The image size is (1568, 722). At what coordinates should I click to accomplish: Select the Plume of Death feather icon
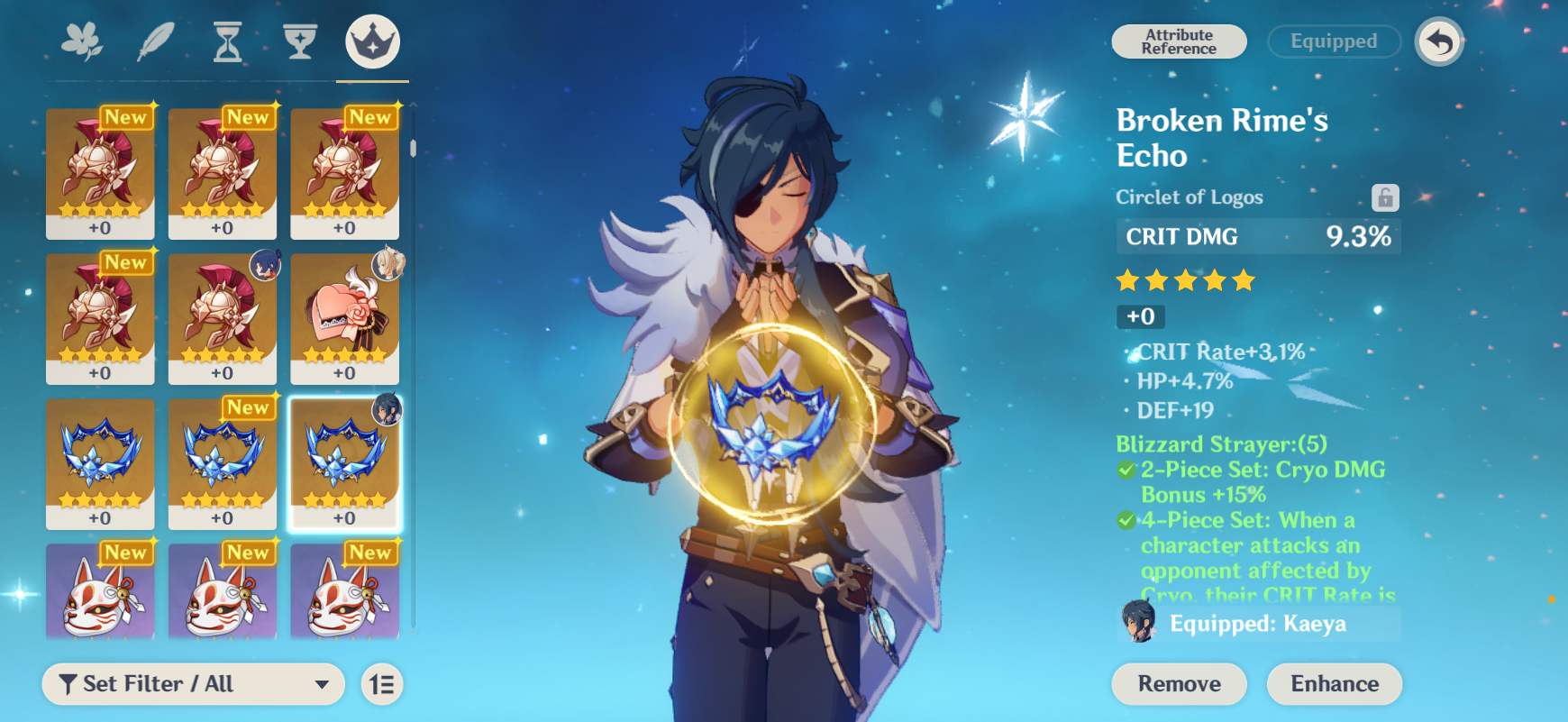(x=155, y=41)
